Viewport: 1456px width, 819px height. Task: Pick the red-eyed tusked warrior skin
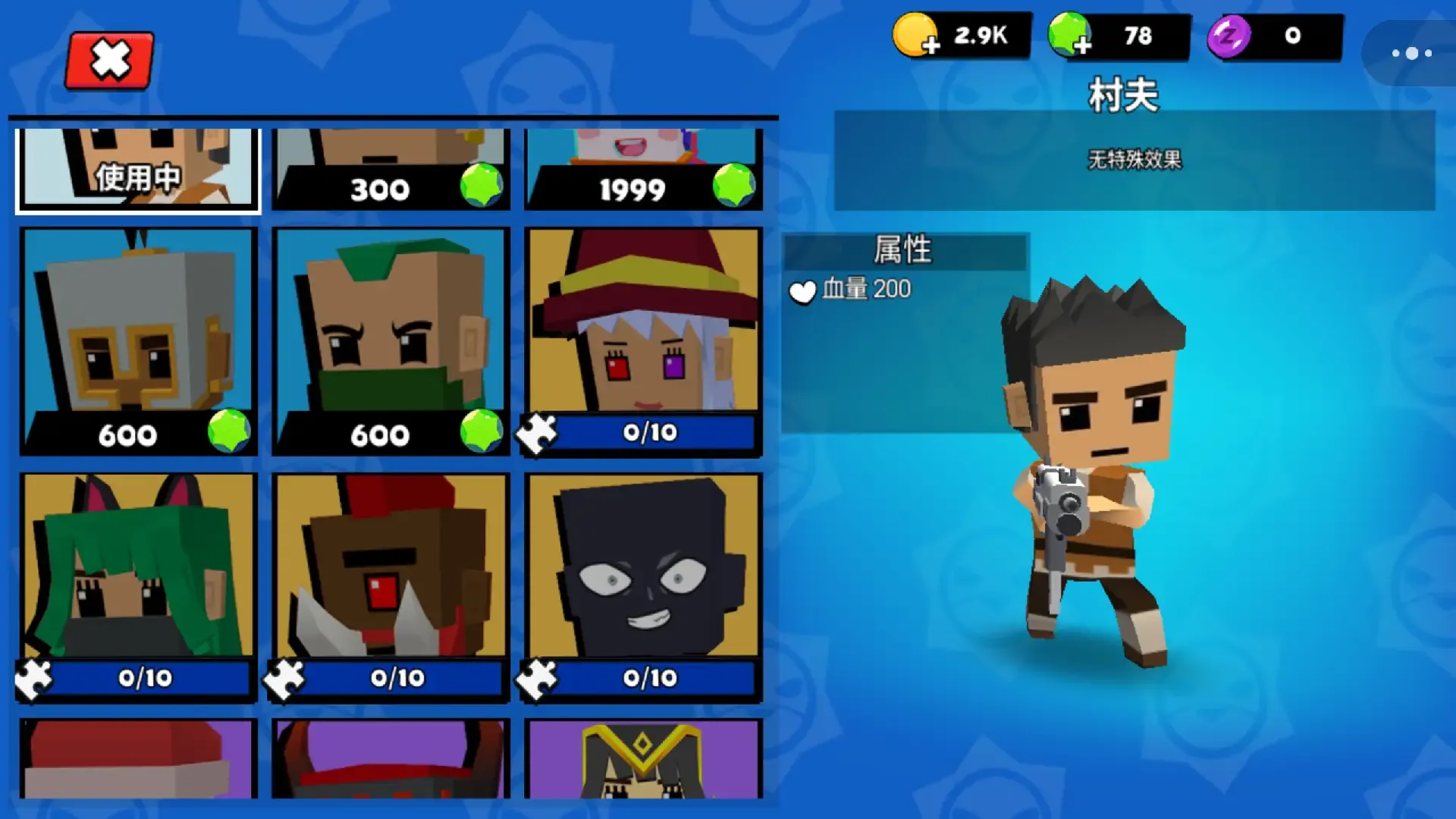[391, 587]
